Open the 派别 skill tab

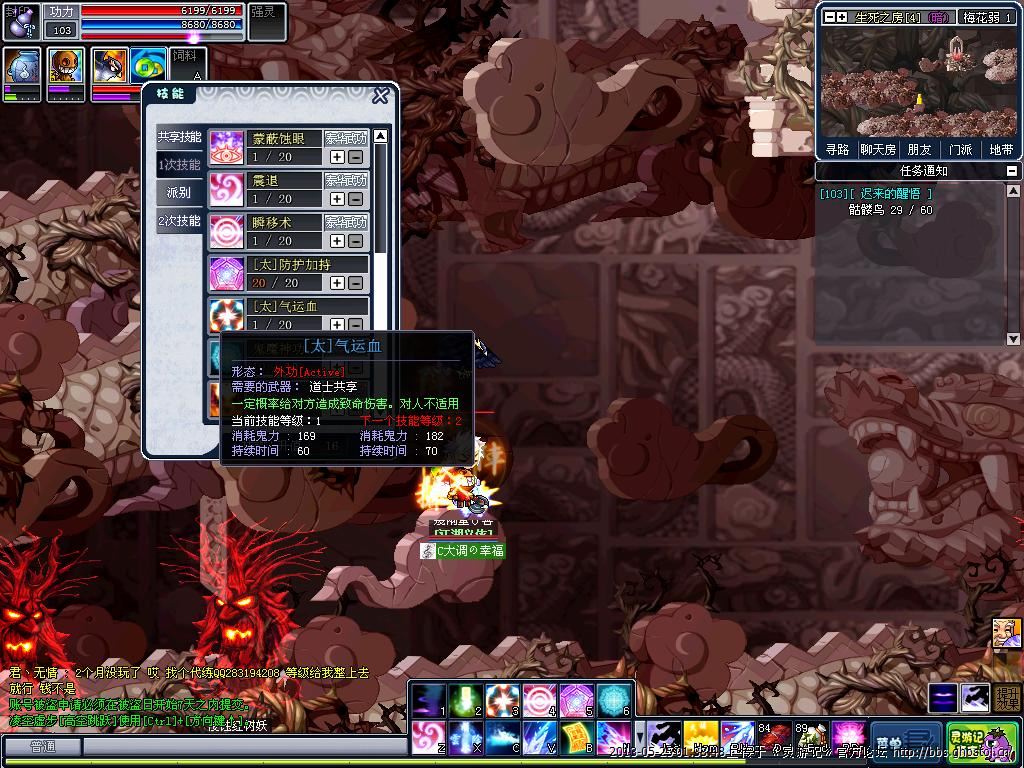[179, 192]
